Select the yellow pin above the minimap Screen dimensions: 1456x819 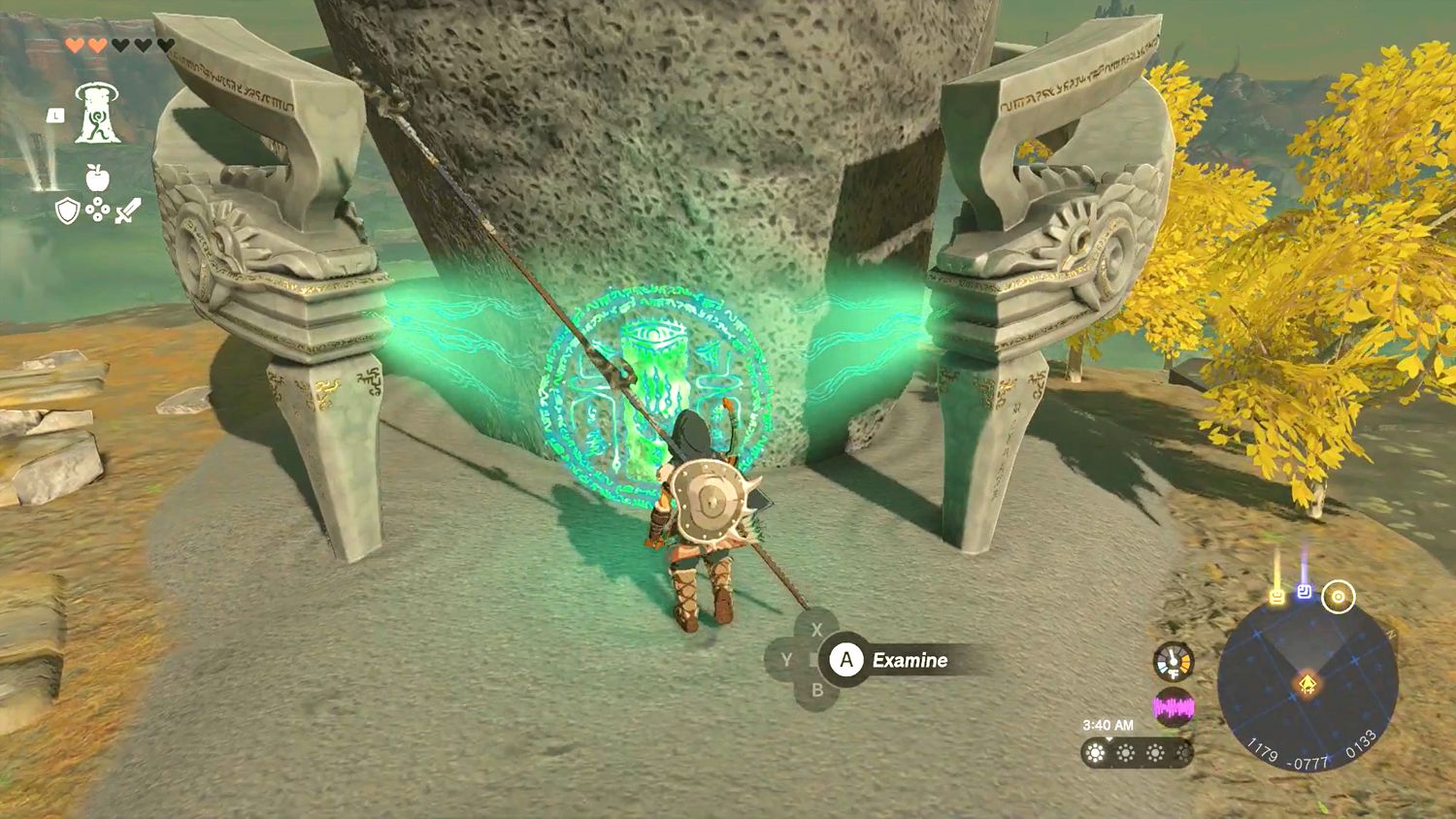coord(1277,595)
